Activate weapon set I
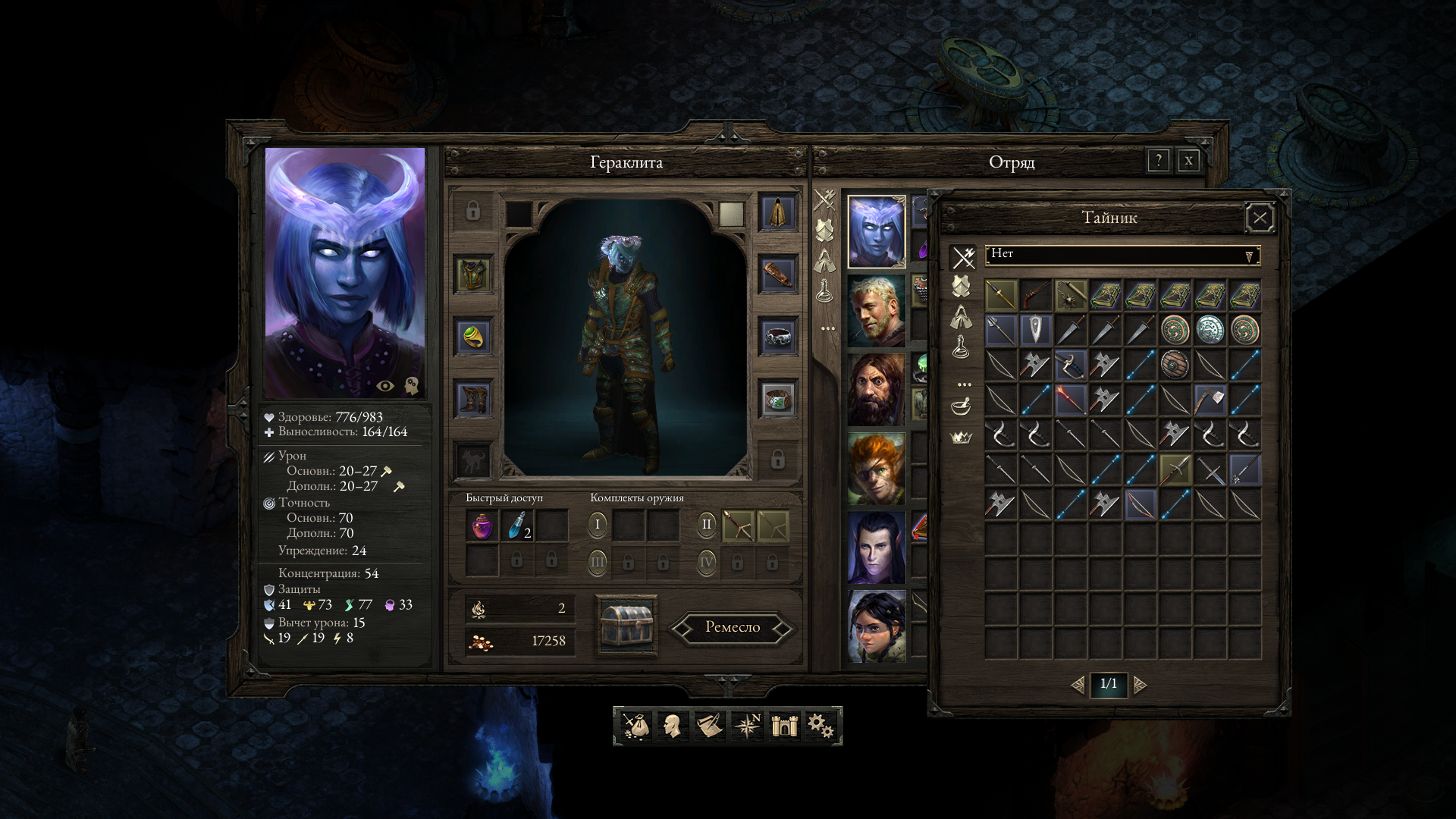Viewport: 1456px width, 819px height. pyautogui.click(x=598, y=525)
